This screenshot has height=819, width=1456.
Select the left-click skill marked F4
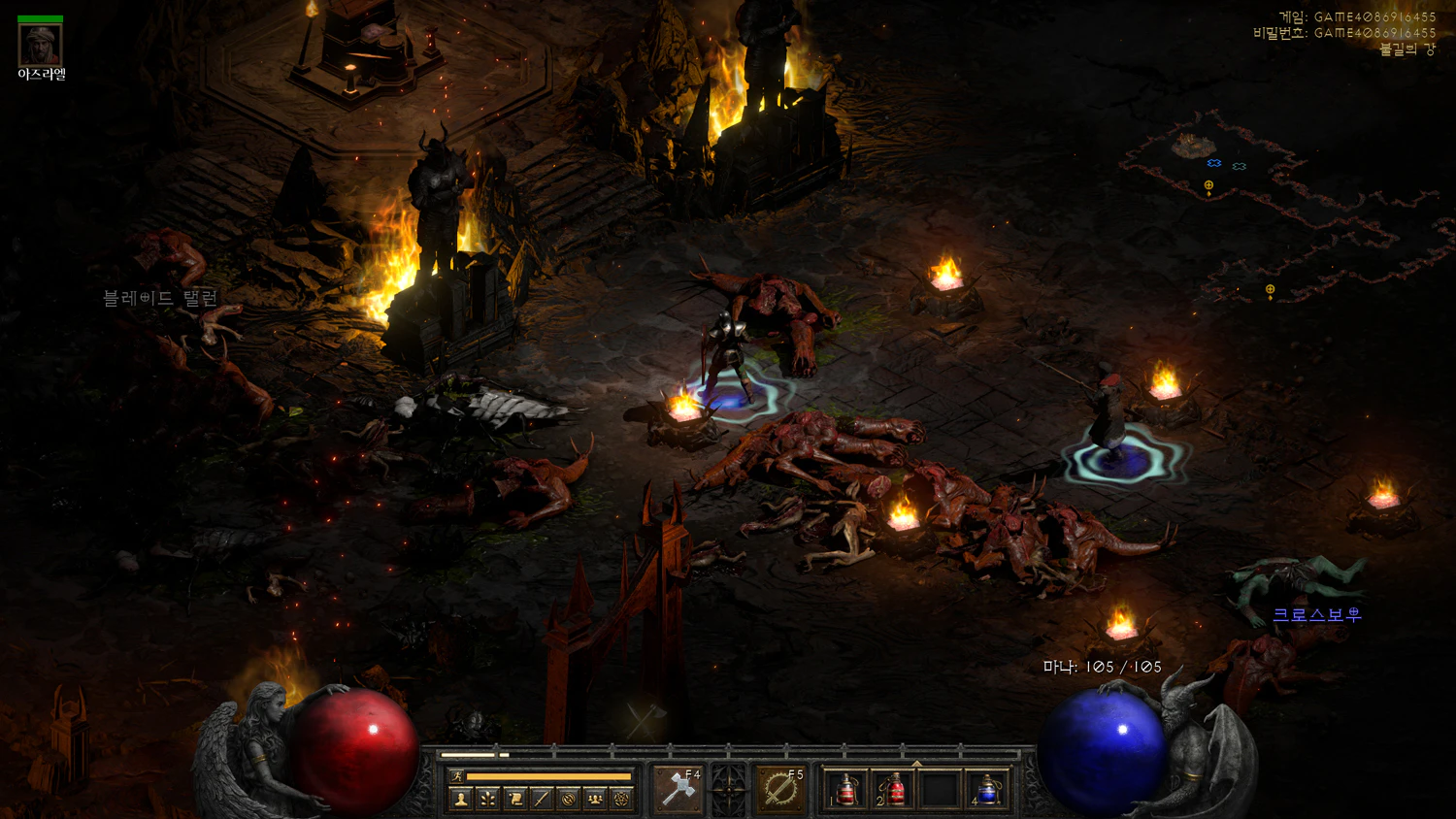(x=678, y=789)
